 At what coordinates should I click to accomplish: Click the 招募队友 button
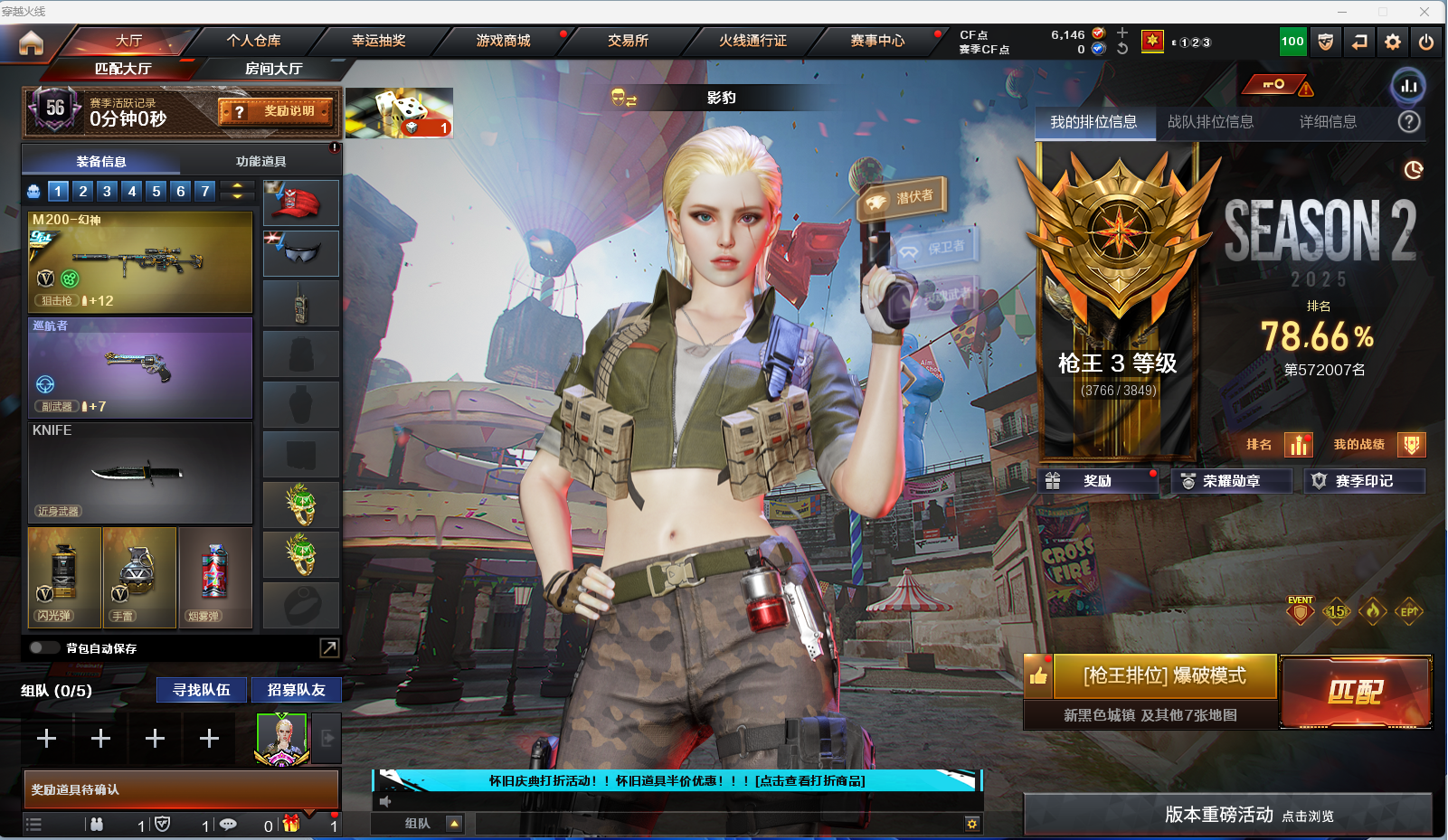(x=296, y=690)
